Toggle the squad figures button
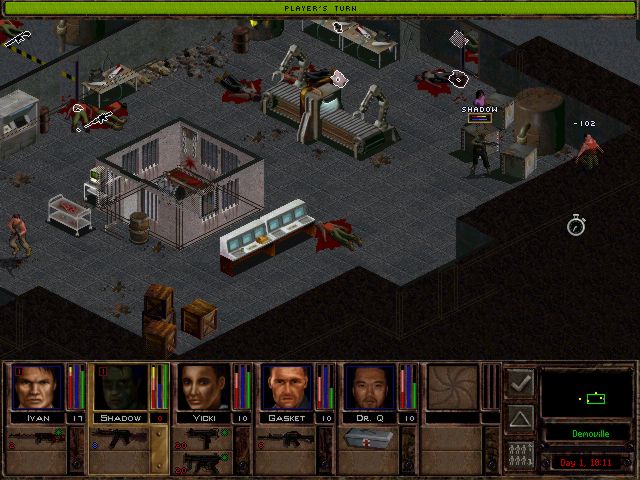 coord(520,455)
